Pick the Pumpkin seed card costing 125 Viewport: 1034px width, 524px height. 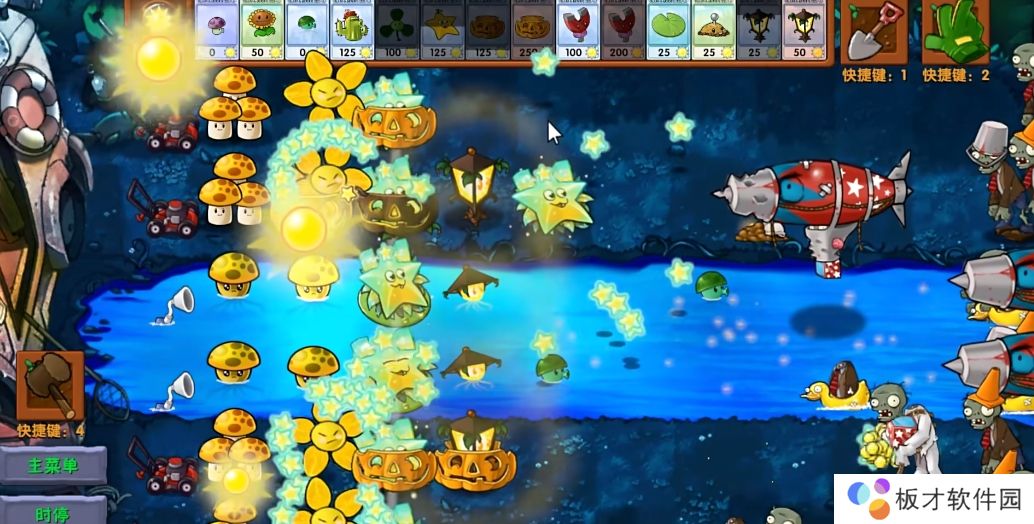pos(487,30)
